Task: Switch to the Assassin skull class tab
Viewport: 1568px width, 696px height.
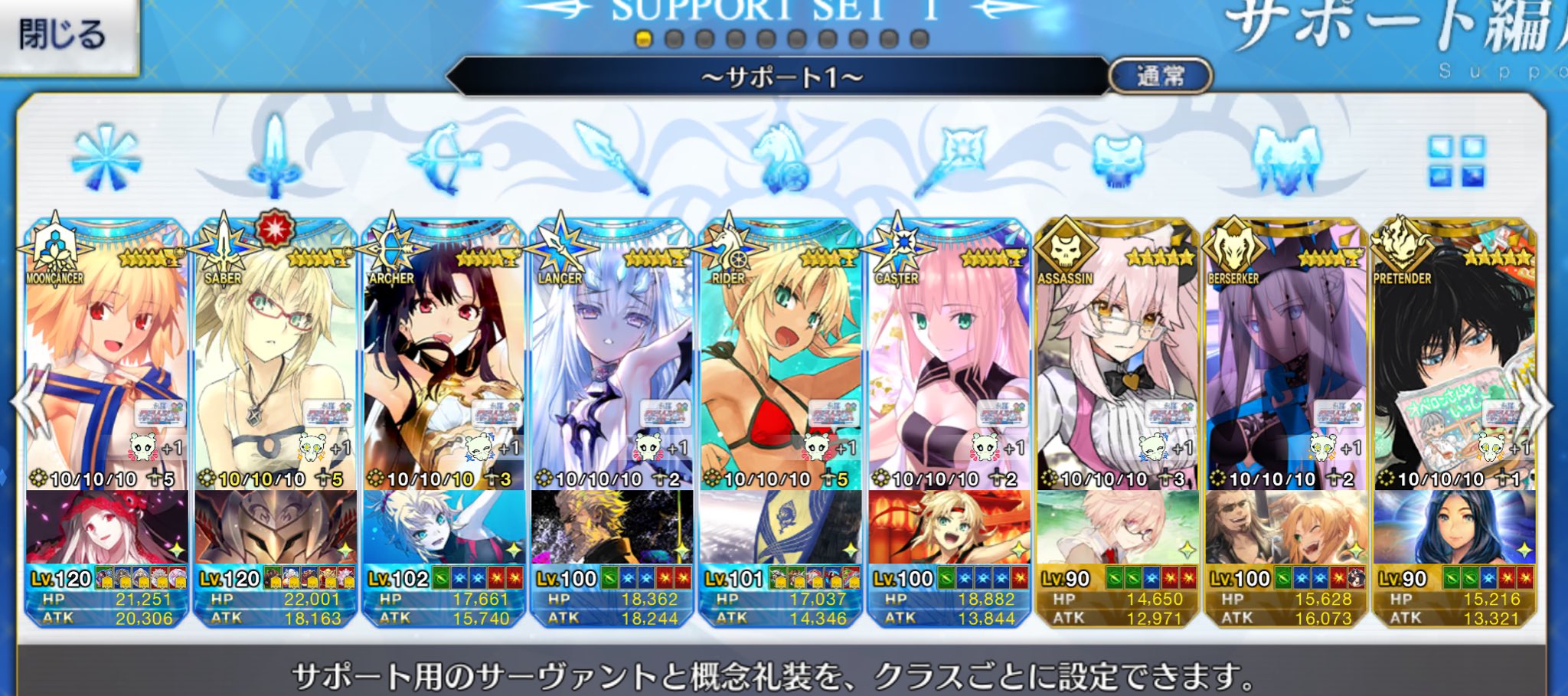Action: (1117, 159)
